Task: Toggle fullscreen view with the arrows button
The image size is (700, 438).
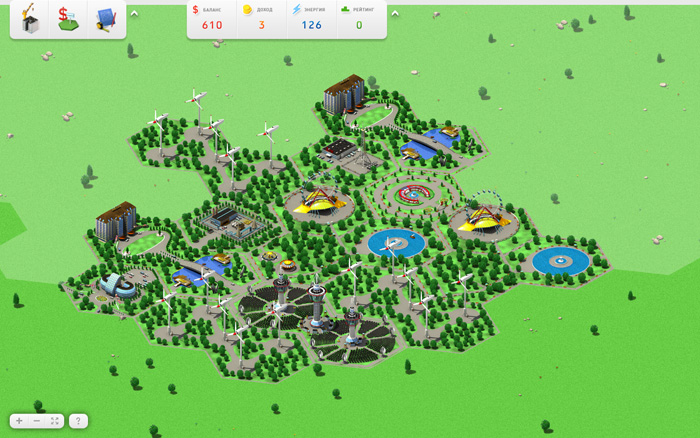Action: [55, 421]
